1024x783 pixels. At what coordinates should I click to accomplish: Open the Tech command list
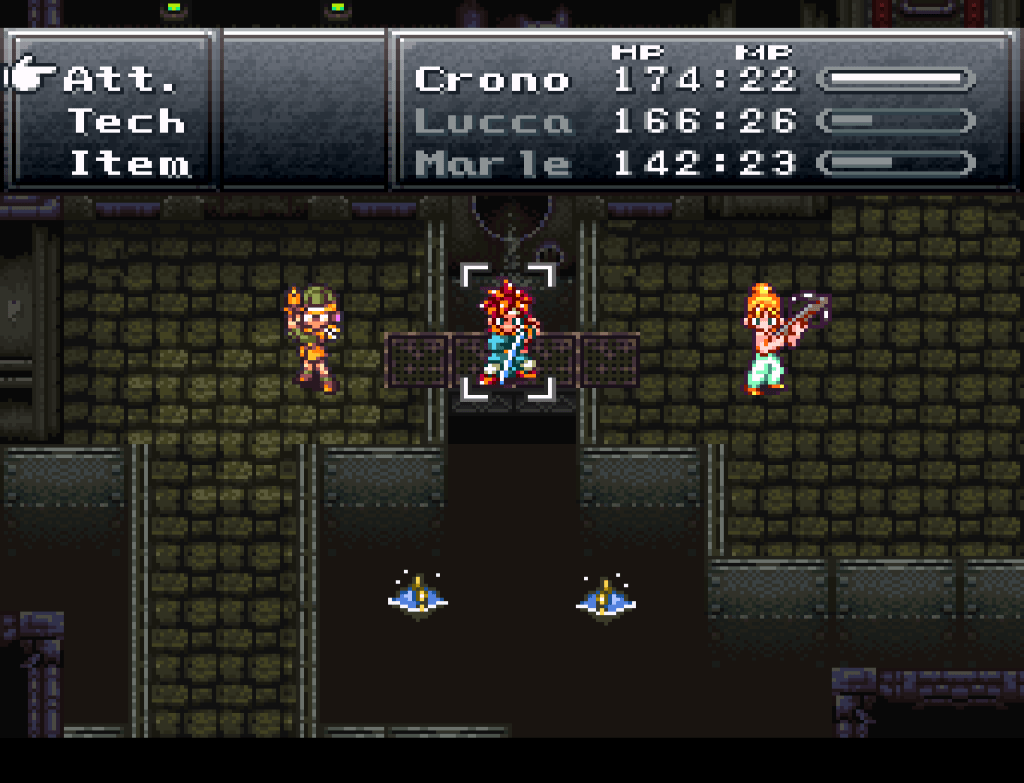(x=126, y=122)
